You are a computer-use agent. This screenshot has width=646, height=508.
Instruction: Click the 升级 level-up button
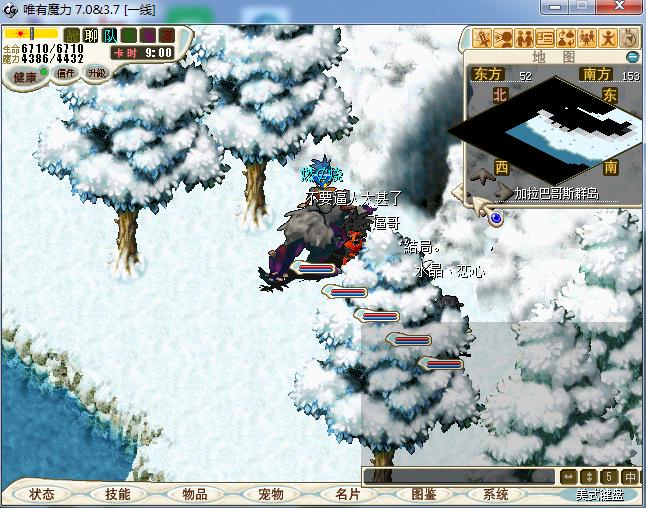[x=96, y=73]
